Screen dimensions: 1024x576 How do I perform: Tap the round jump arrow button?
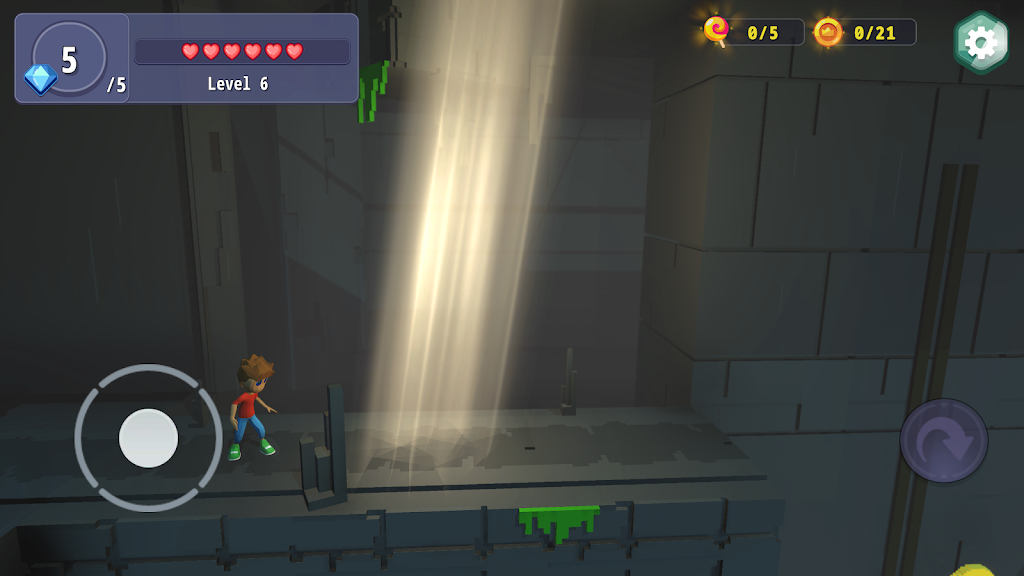943,441
